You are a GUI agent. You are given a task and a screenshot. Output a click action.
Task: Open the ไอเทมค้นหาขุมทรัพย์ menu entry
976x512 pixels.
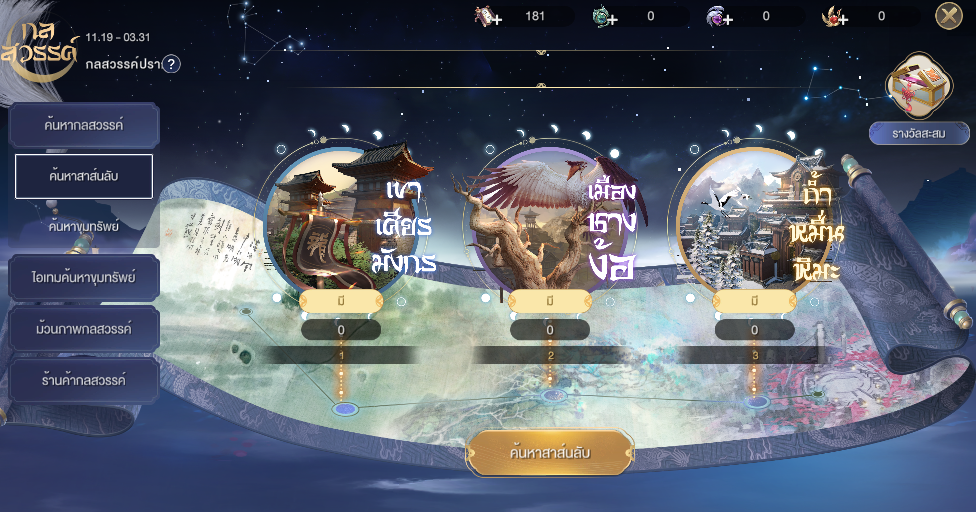pos(84,277)
